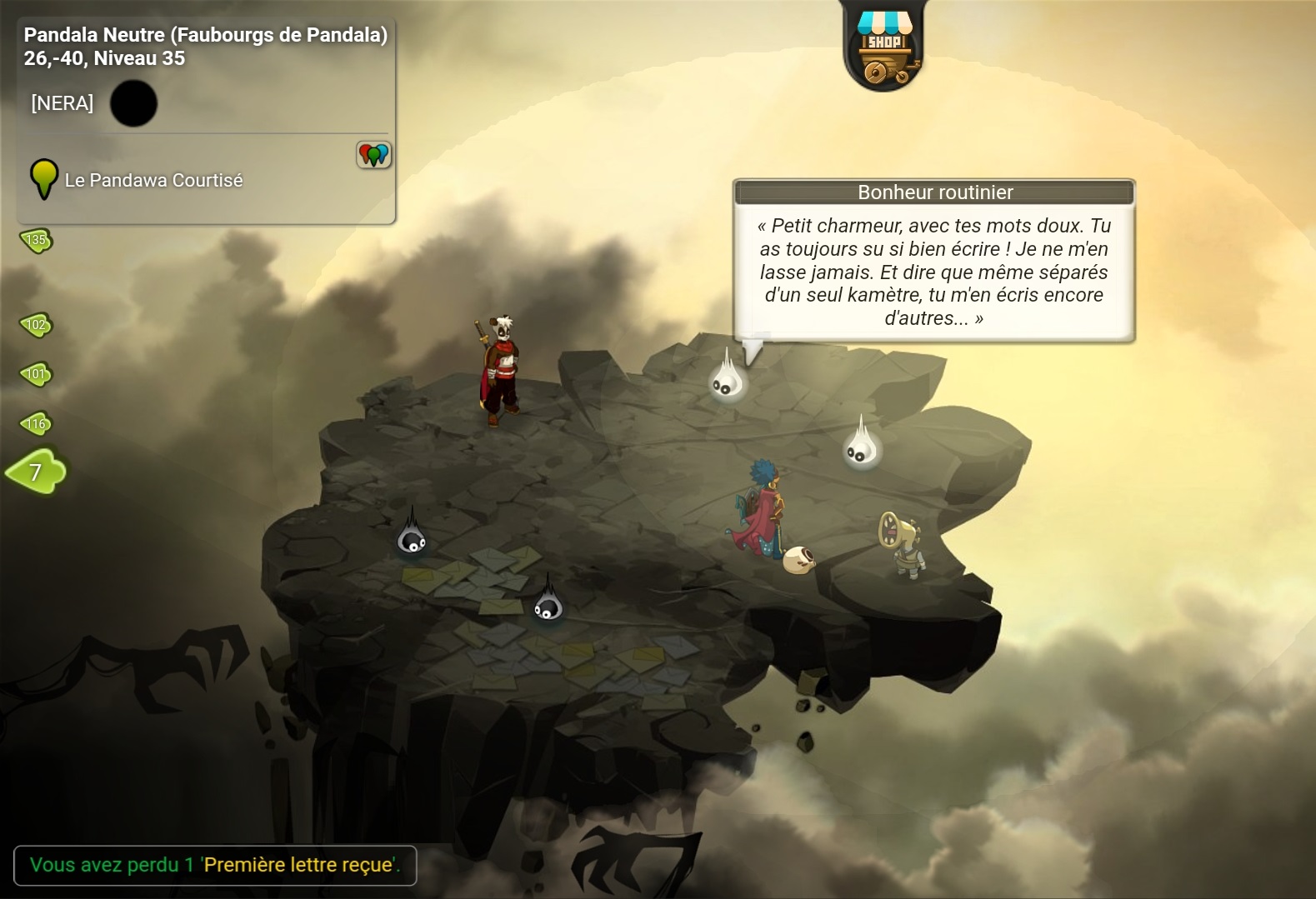Dismiss the 'Première lettre reçue' lost item notification
Image resolution: width=1316 pixels, height=899 pixels.
pyautogui.click(x=215, y=865)
